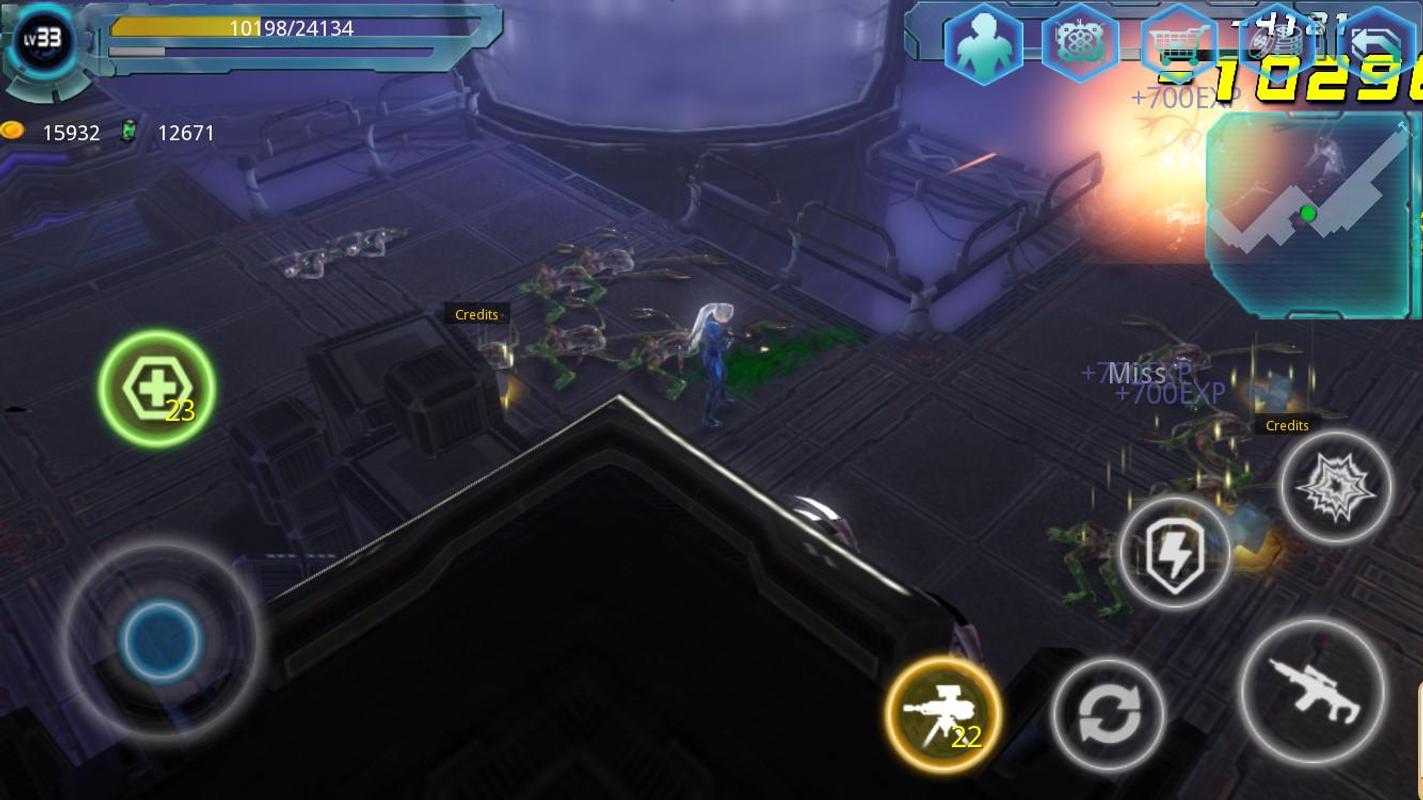Tap the LV33 level badge
1423x800 pixels.
[42, 40]
